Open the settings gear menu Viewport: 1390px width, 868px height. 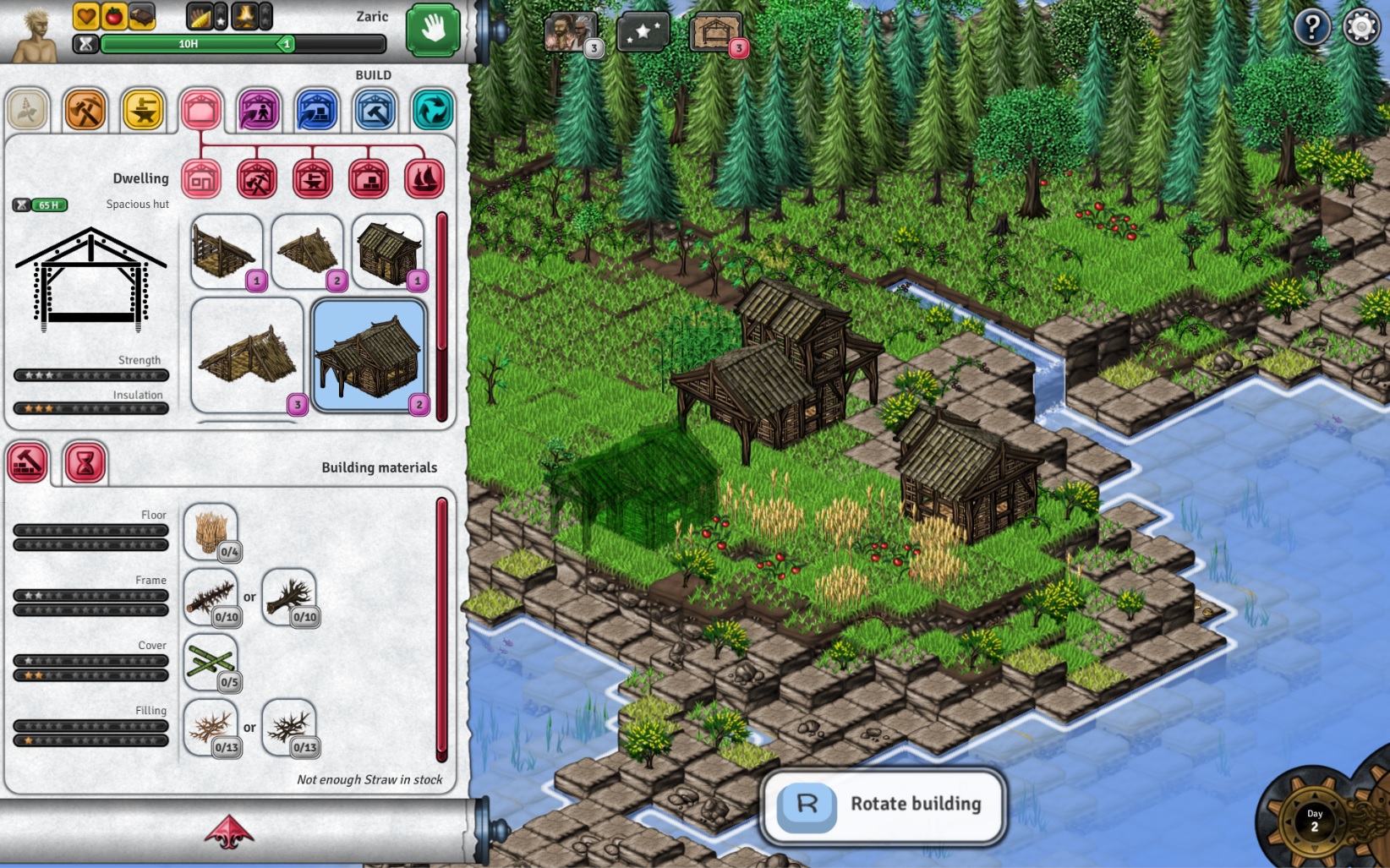(1360, 28)
